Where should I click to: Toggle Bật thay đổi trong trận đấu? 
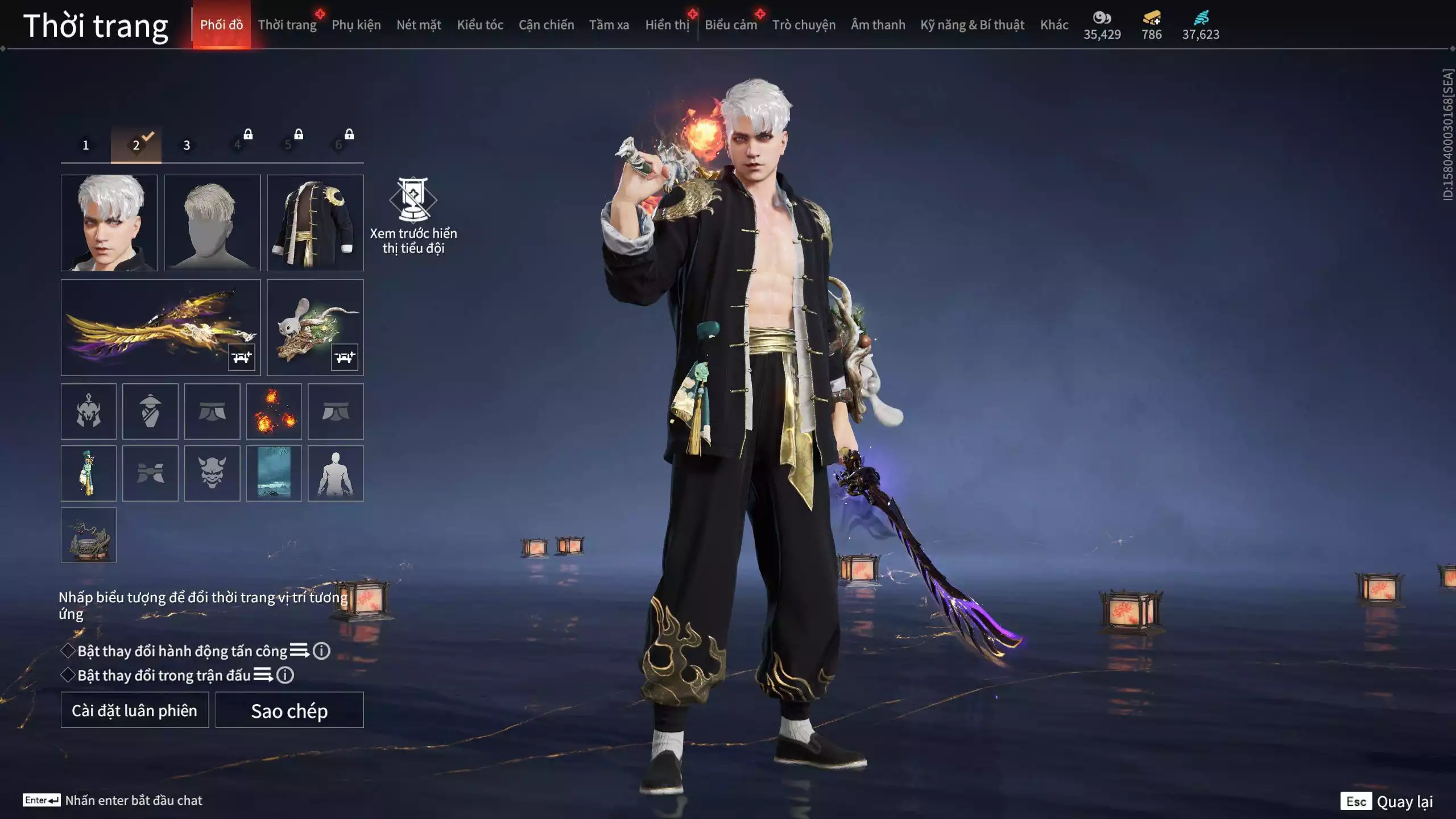click(x=68, y=675)
